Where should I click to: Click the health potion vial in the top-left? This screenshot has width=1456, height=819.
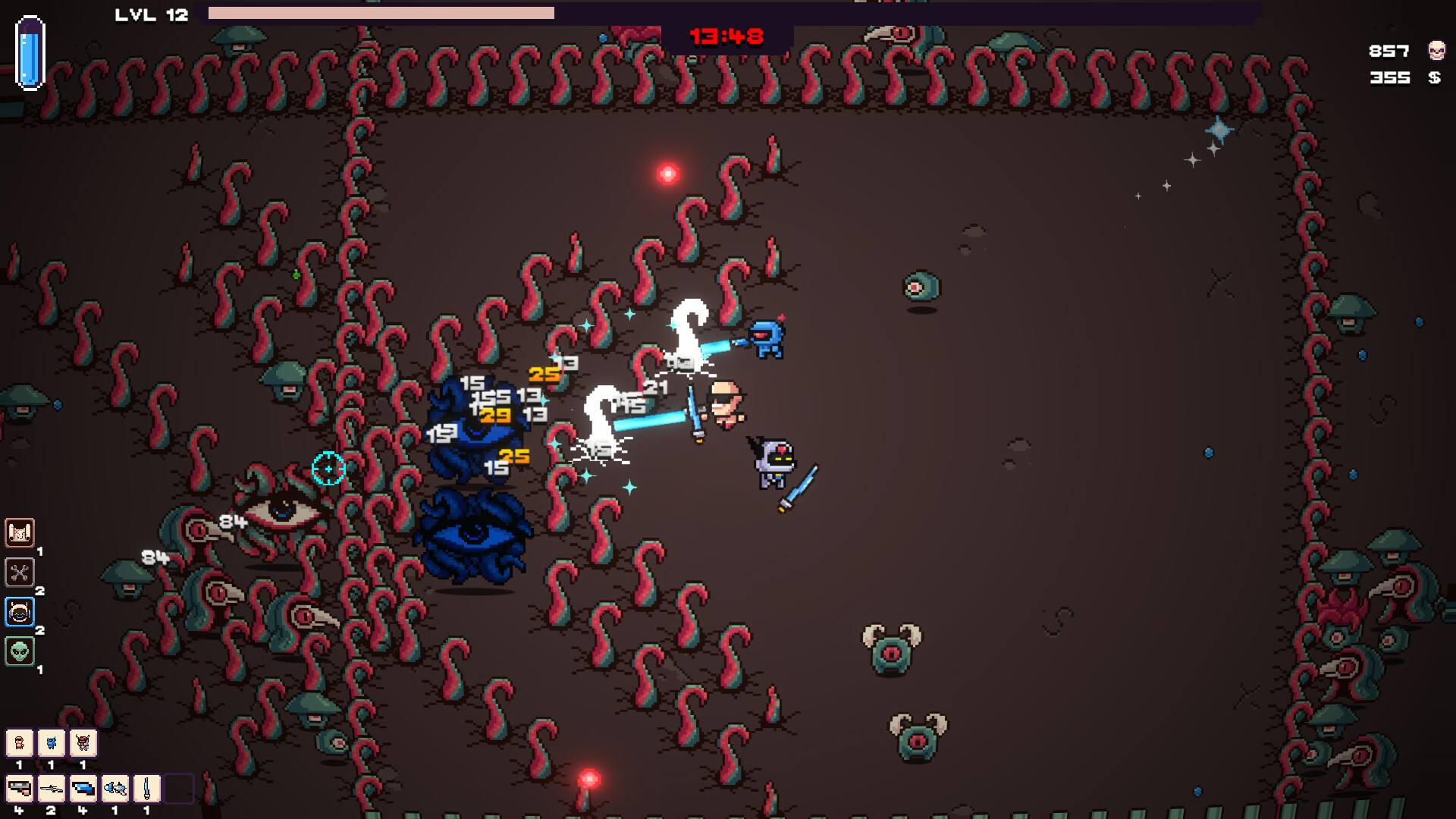coord(30,52)
